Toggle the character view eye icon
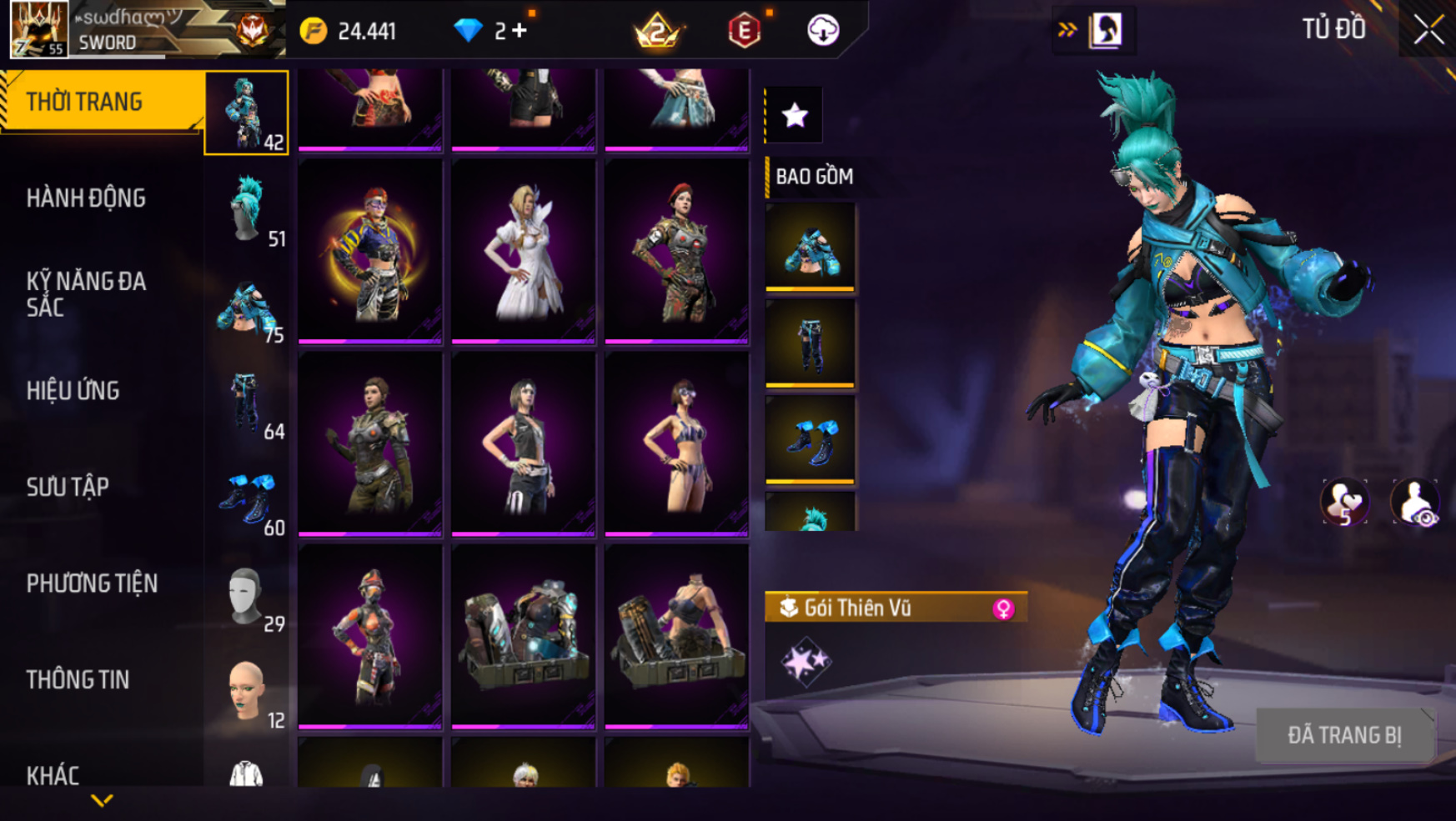This screenshot has height=821, width=1456. tap(1415, 503)
